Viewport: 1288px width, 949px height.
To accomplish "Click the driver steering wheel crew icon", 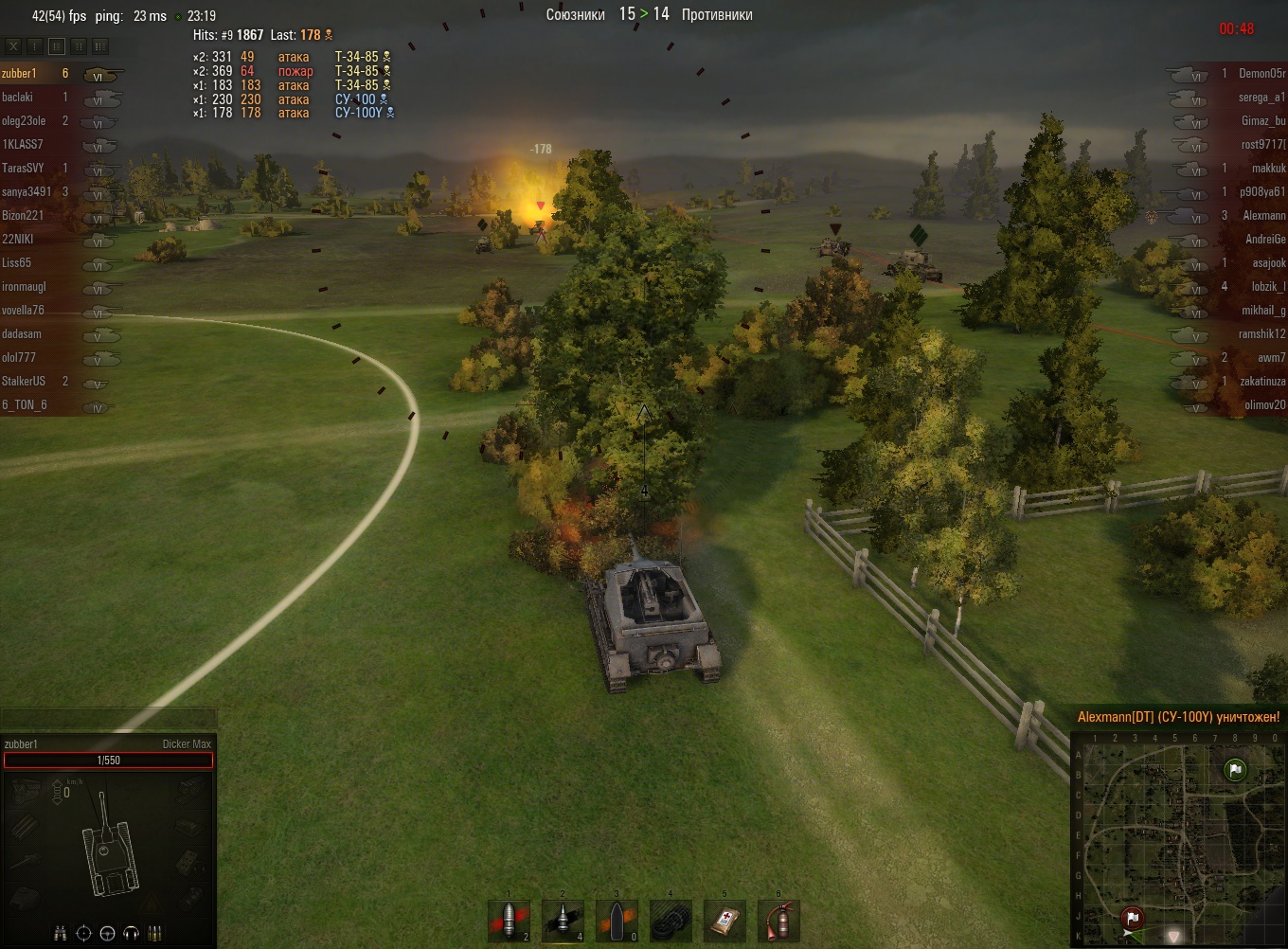I will 107,933.
